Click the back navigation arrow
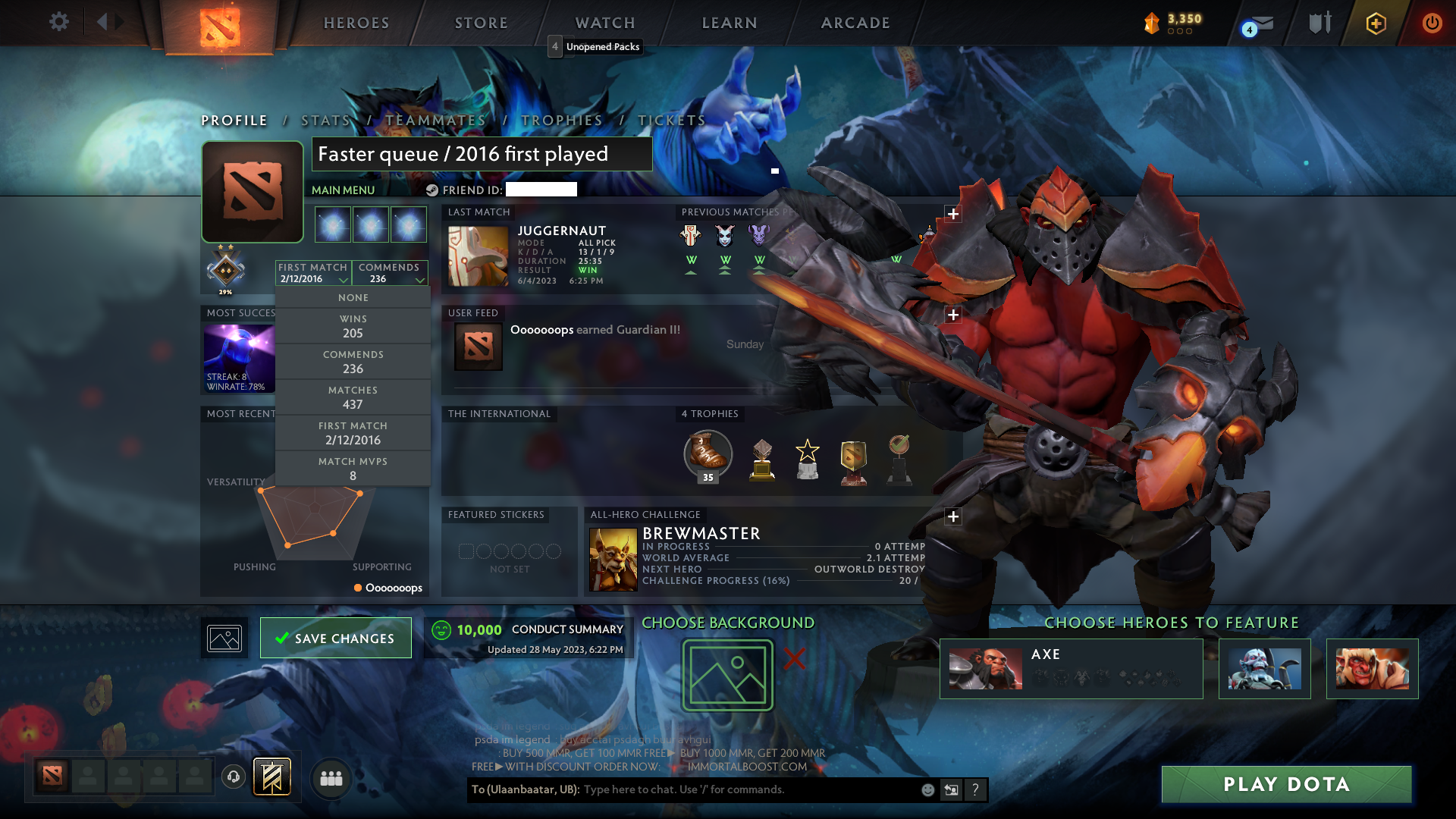The width and height of the screenshot is (1456, 819). coord(104,21)
